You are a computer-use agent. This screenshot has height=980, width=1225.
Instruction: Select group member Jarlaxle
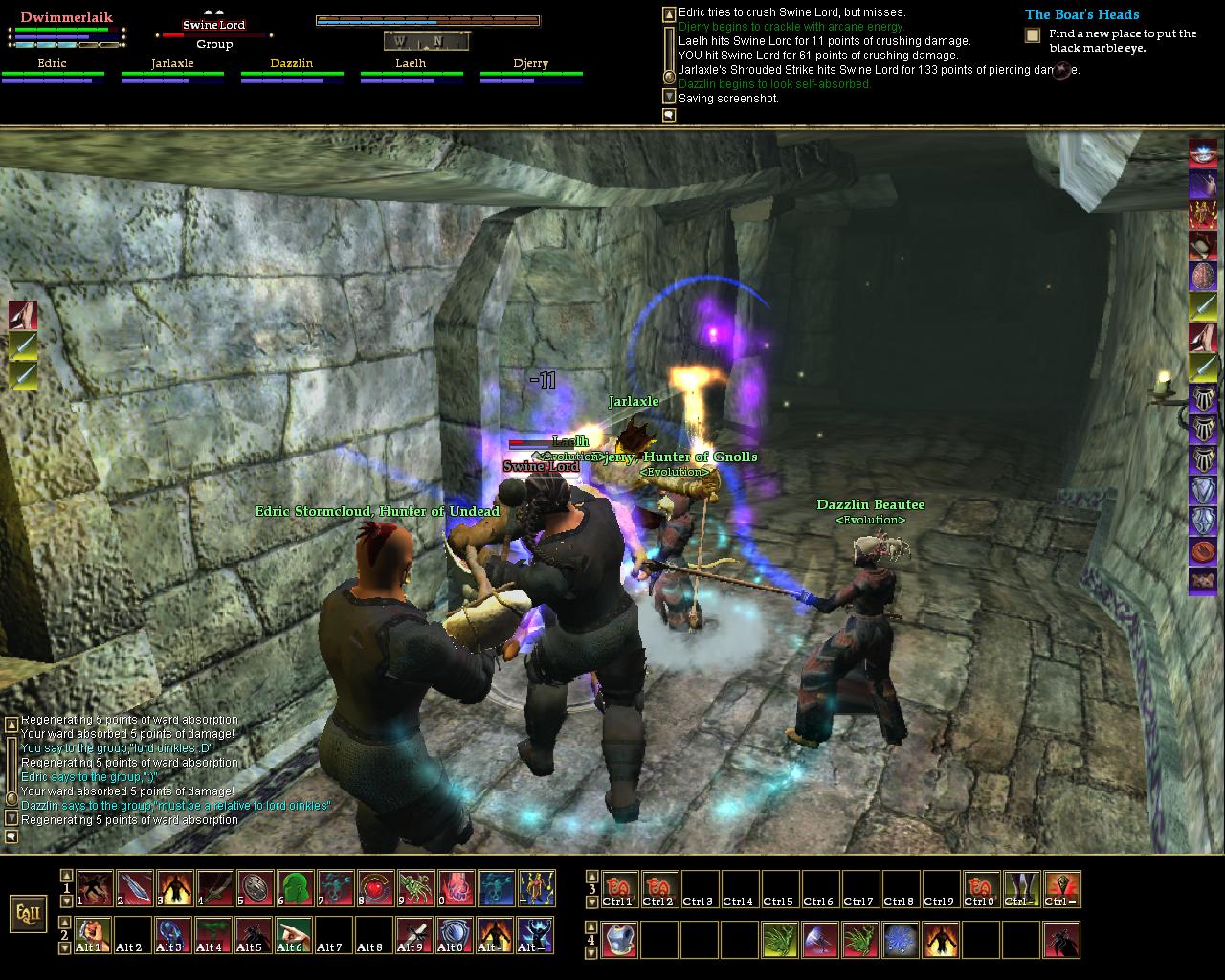172,64
